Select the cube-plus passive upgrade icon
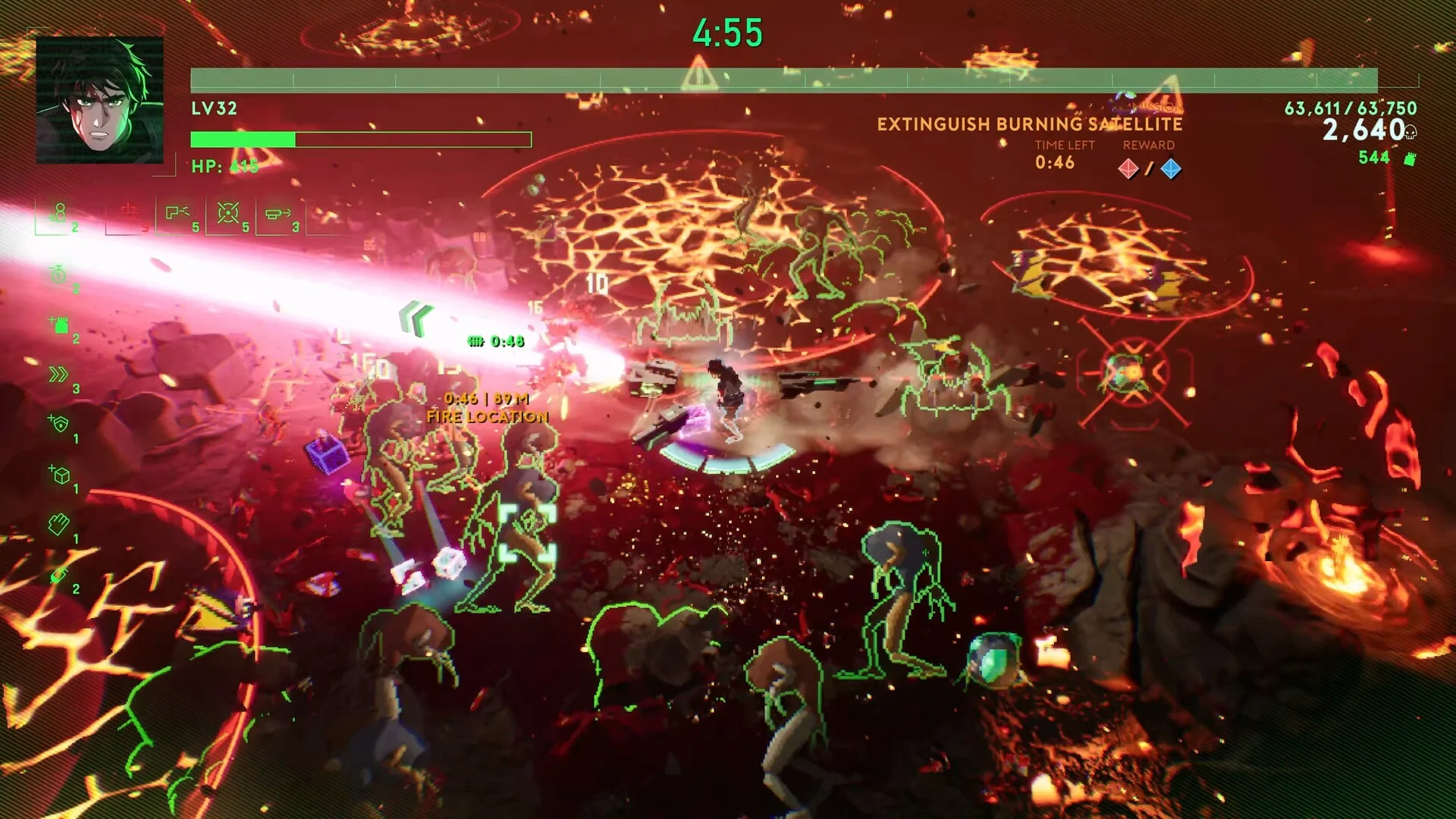The image size is (1456, 819). [x=59, y=475]
